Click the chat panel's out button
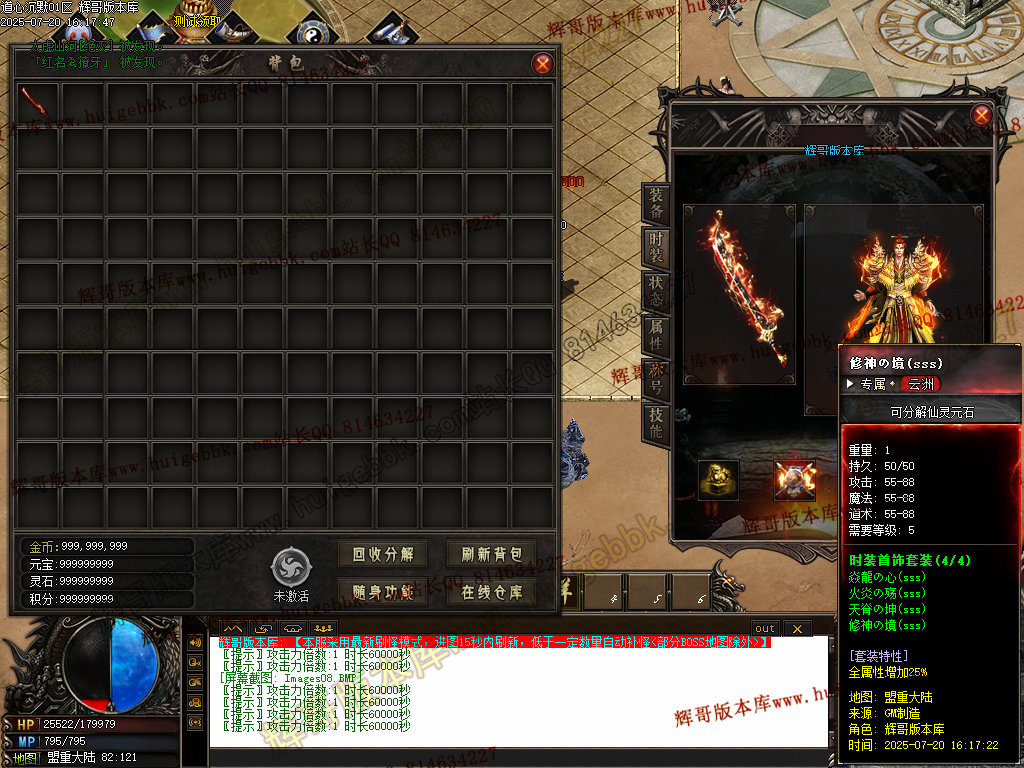This screenshot has height=768, width=1024. (x=765, y=628)
